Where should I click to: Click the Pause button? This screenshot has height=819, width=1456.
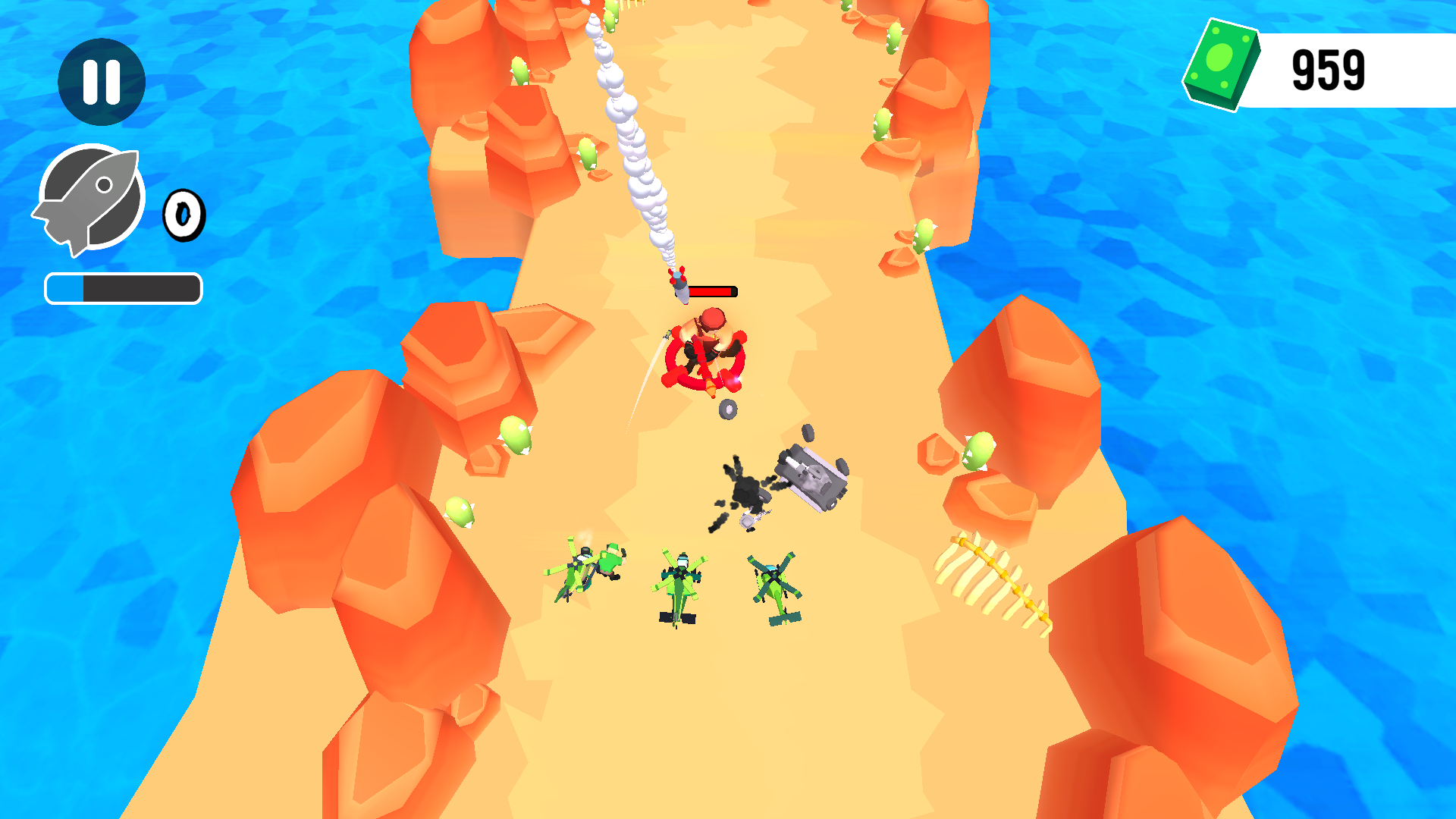(x=101, y=81)
